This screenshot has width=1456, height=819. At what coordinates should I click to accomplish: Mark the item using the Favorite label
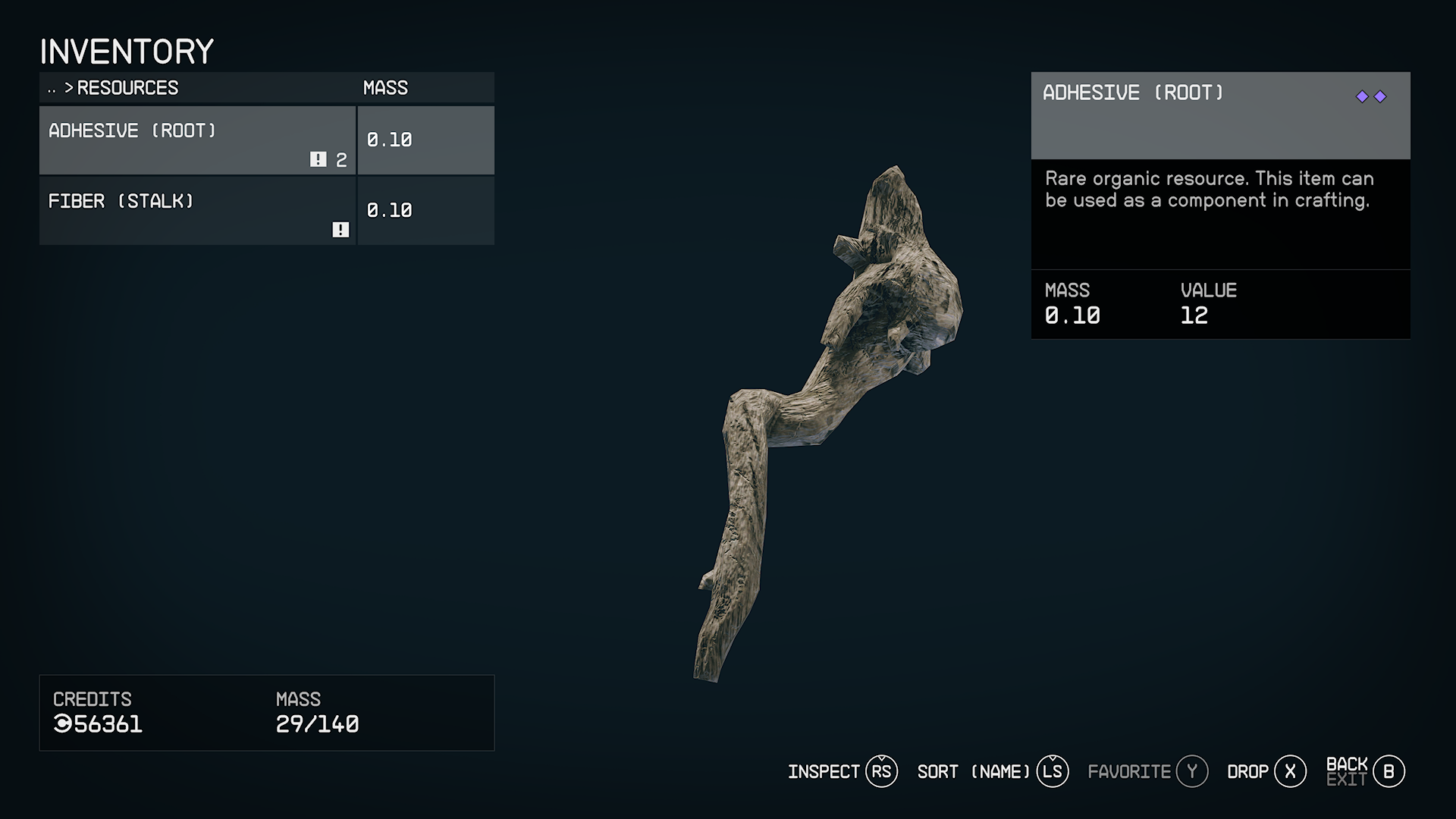point(1129,772)
